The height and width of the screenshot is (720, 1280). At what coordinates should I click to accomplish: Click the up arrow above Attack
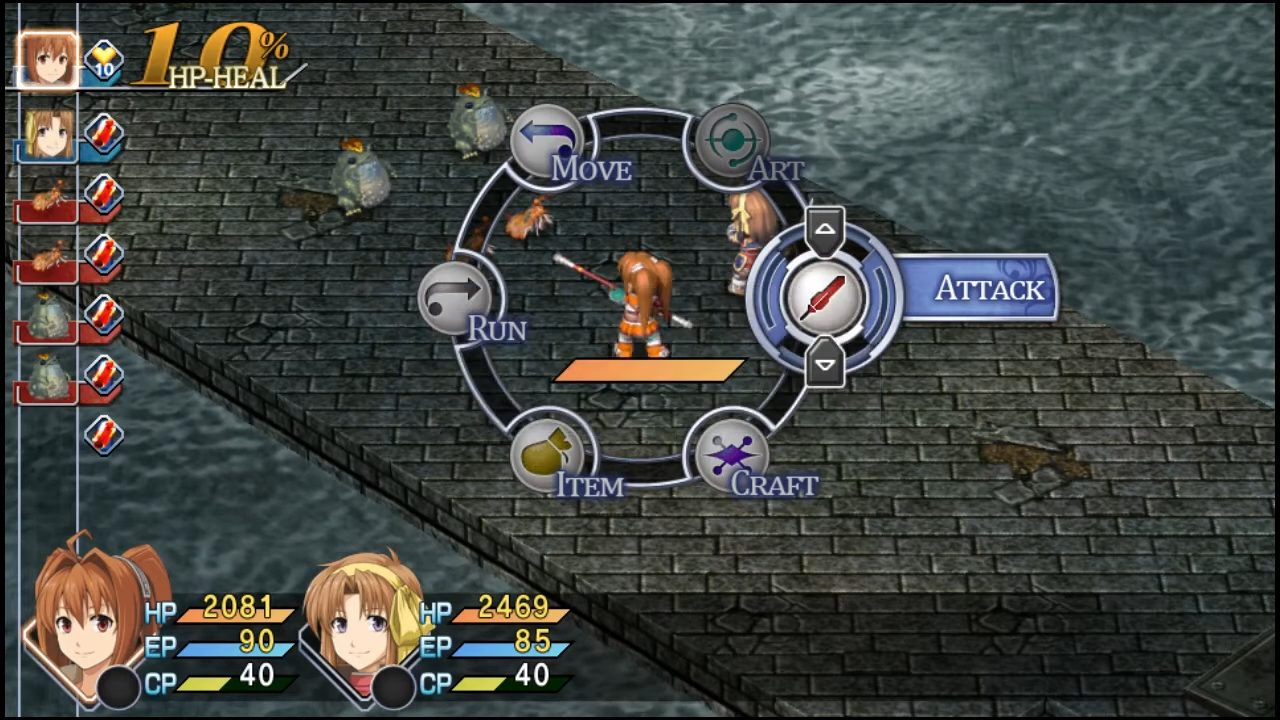[825, 229]
